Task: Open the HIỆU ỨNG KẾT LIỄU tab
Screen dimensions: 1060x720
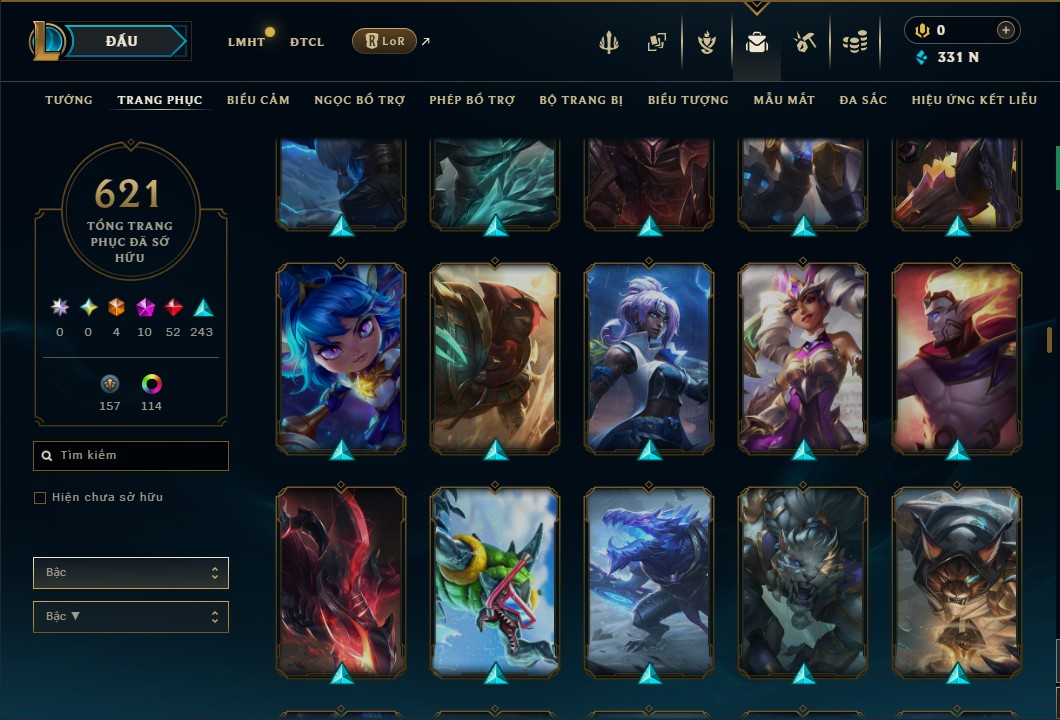Action: (976, 100)
